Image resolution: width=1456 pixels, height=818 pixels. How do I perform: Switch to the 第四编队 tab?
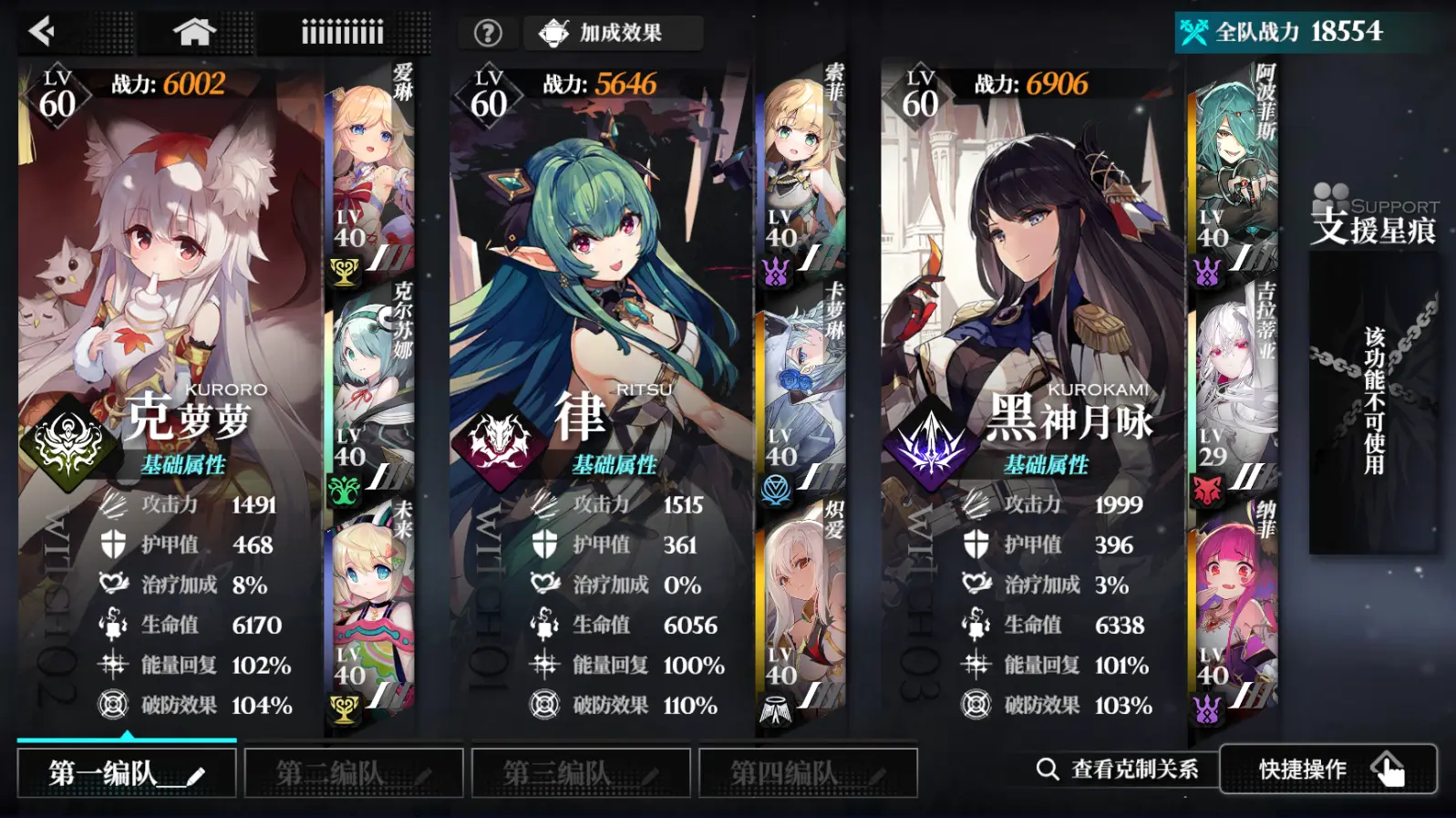(x=805, y=771)
